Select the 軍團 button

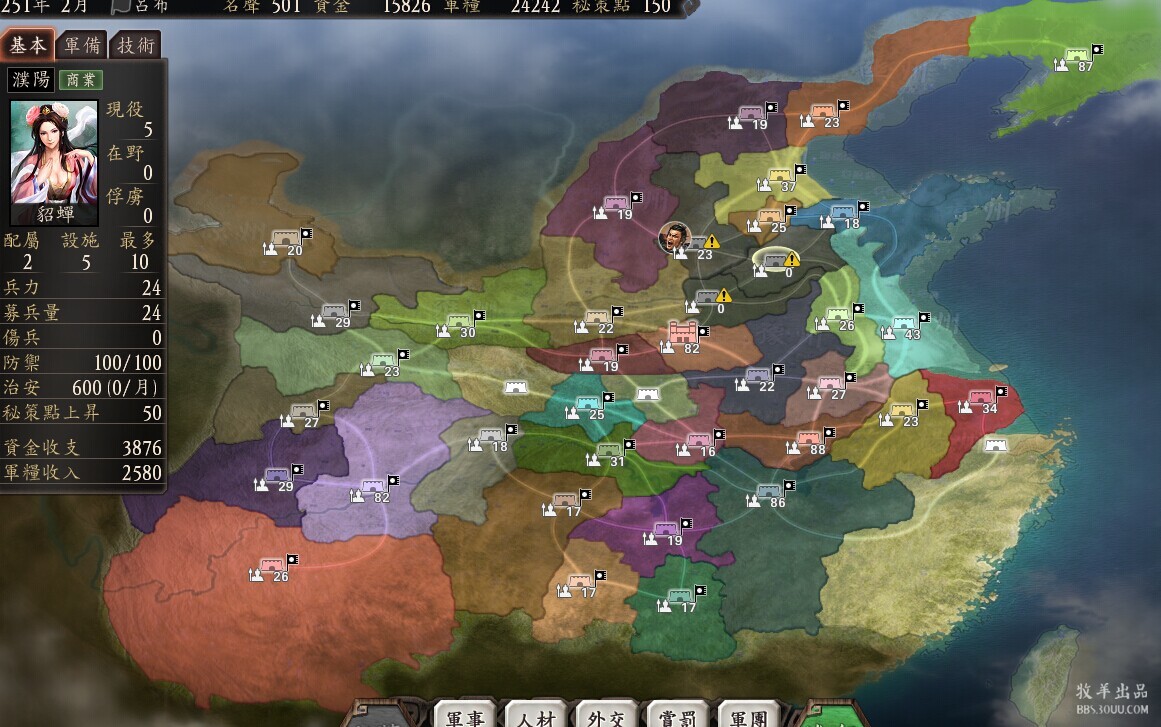point(749,716)
